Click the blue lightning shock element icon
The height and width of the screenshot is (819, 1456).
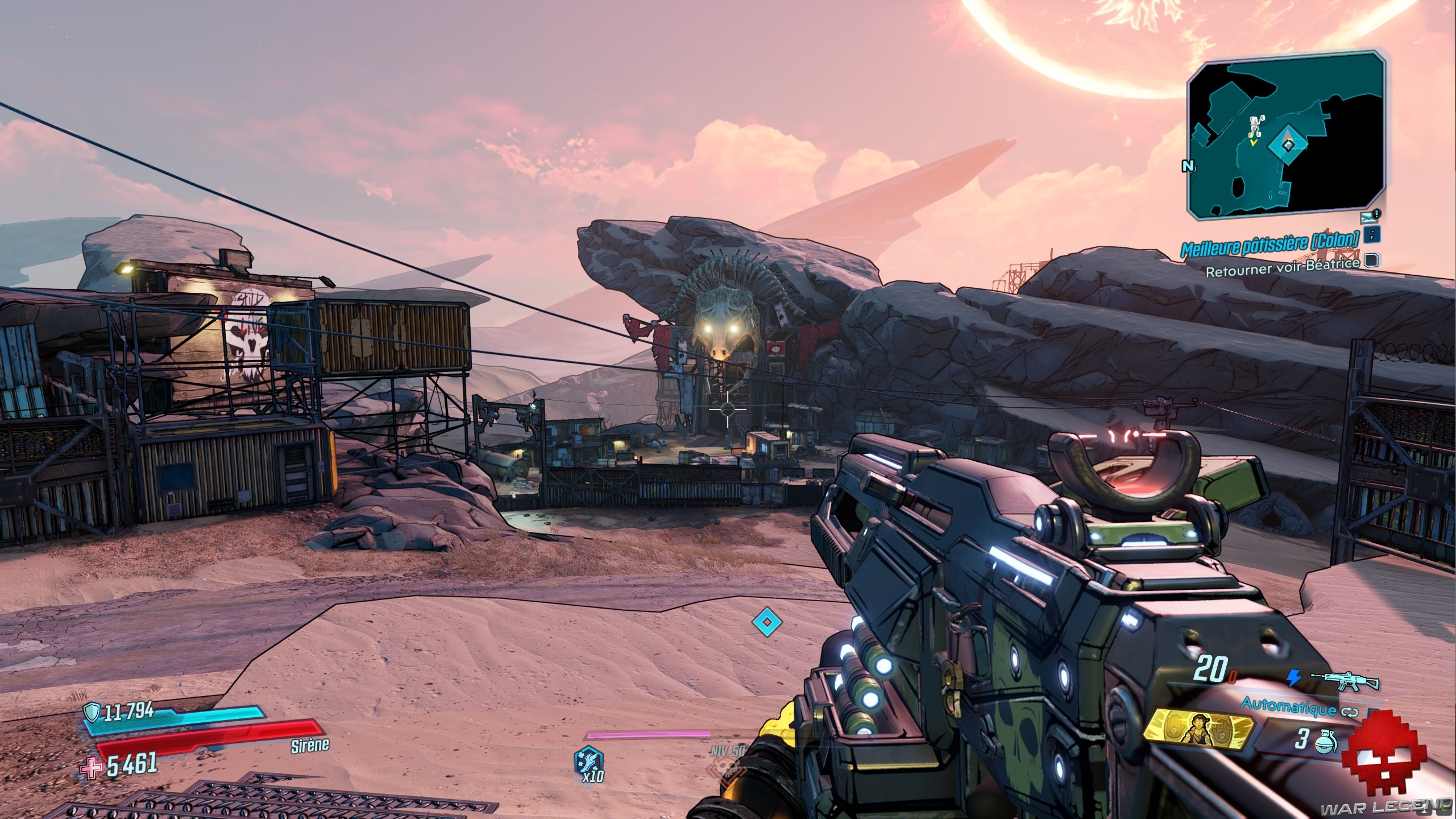[x=1293, y=677]
